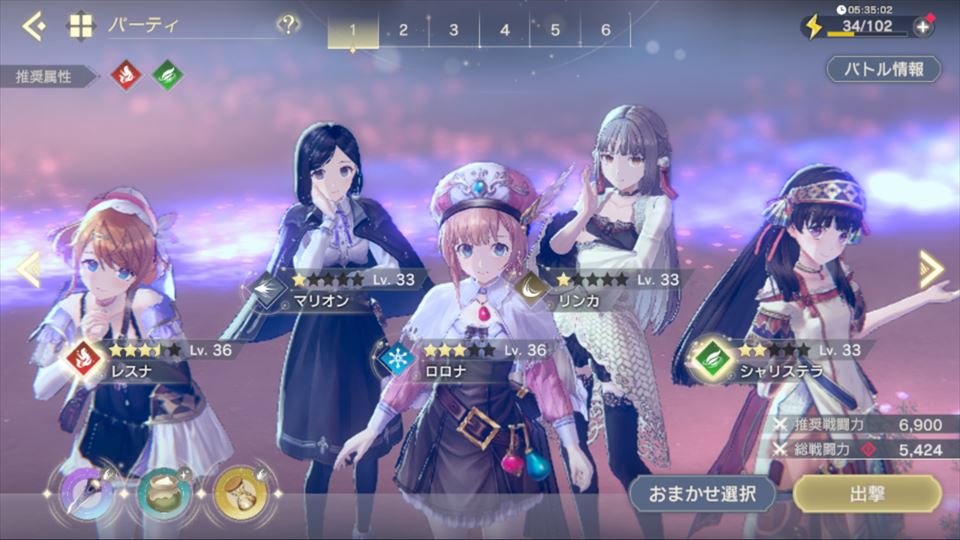The height and width of the screenshot is (540, 960).
Task: Add stamina with the plus button
Action: point(923,27)
